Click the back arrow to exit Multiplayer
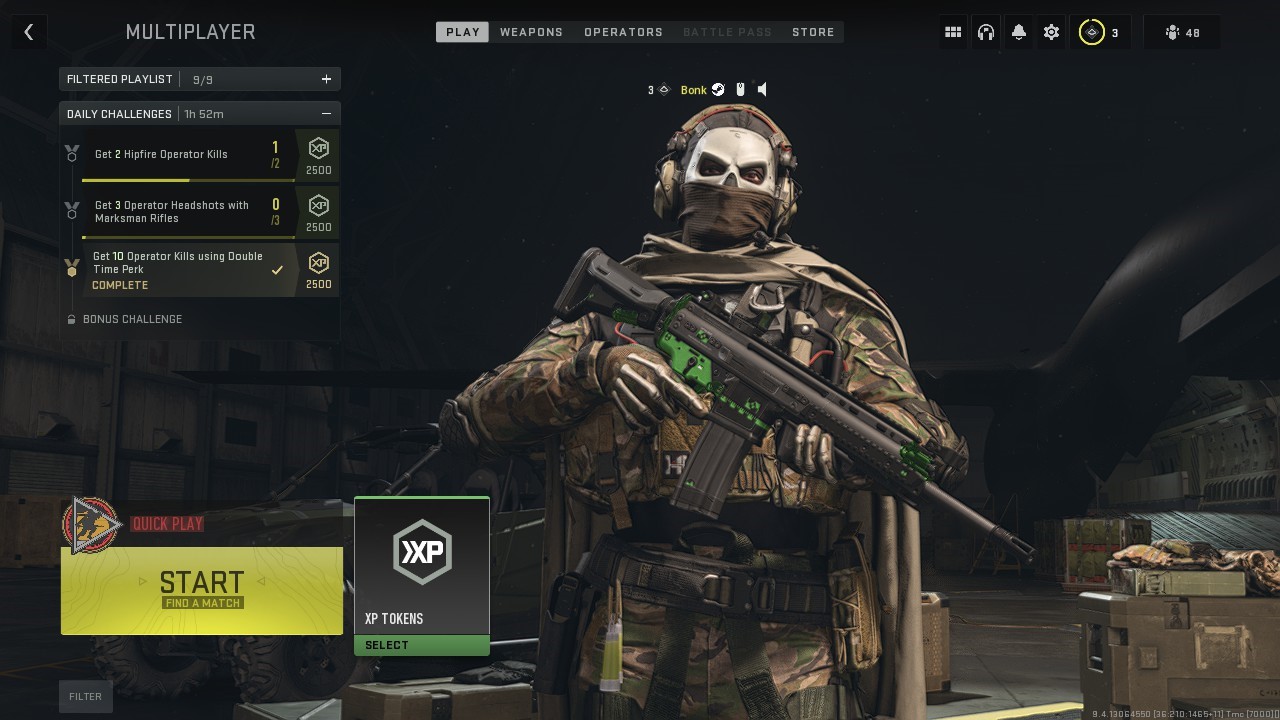 pyautogui.click(x=29, y=31)
